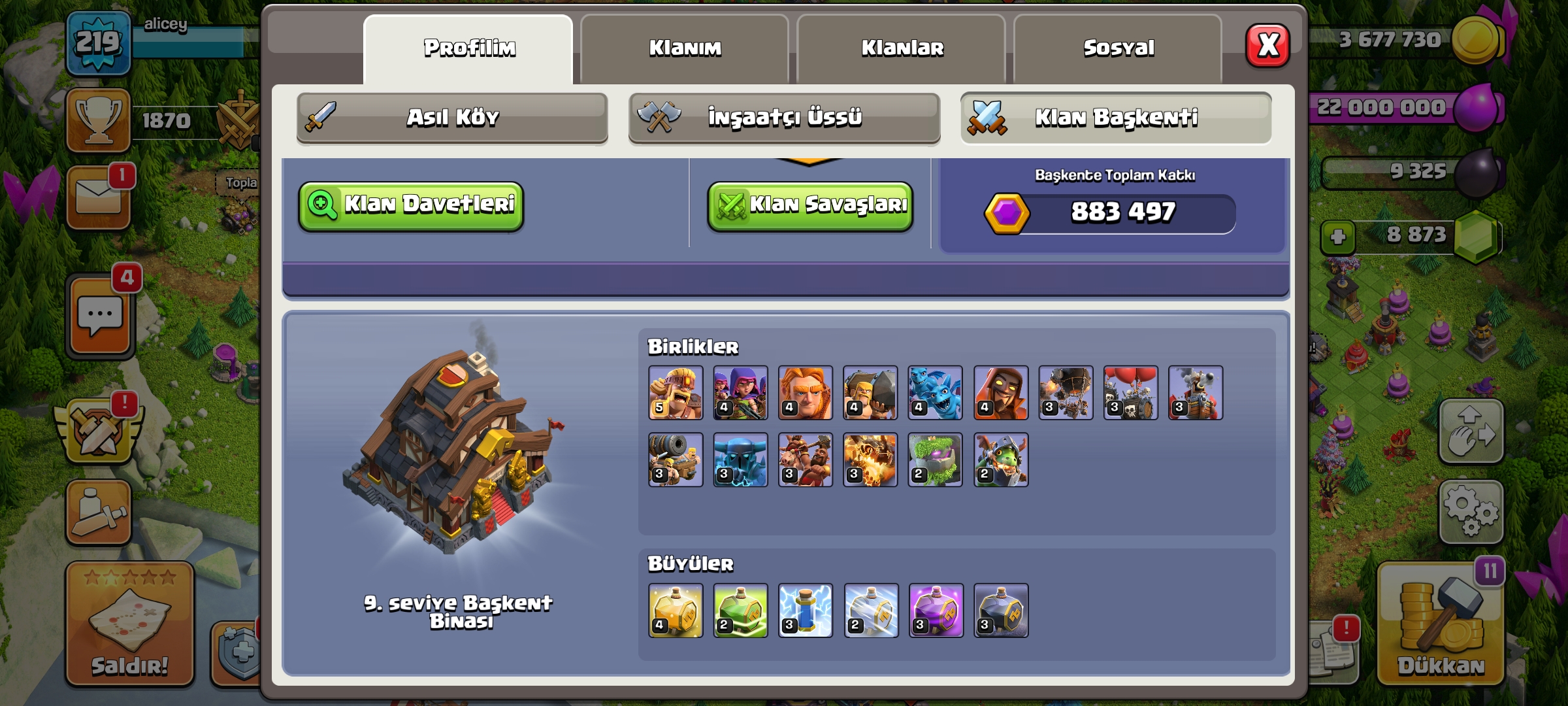Open the settings gears button

(x=1471, y=512)
